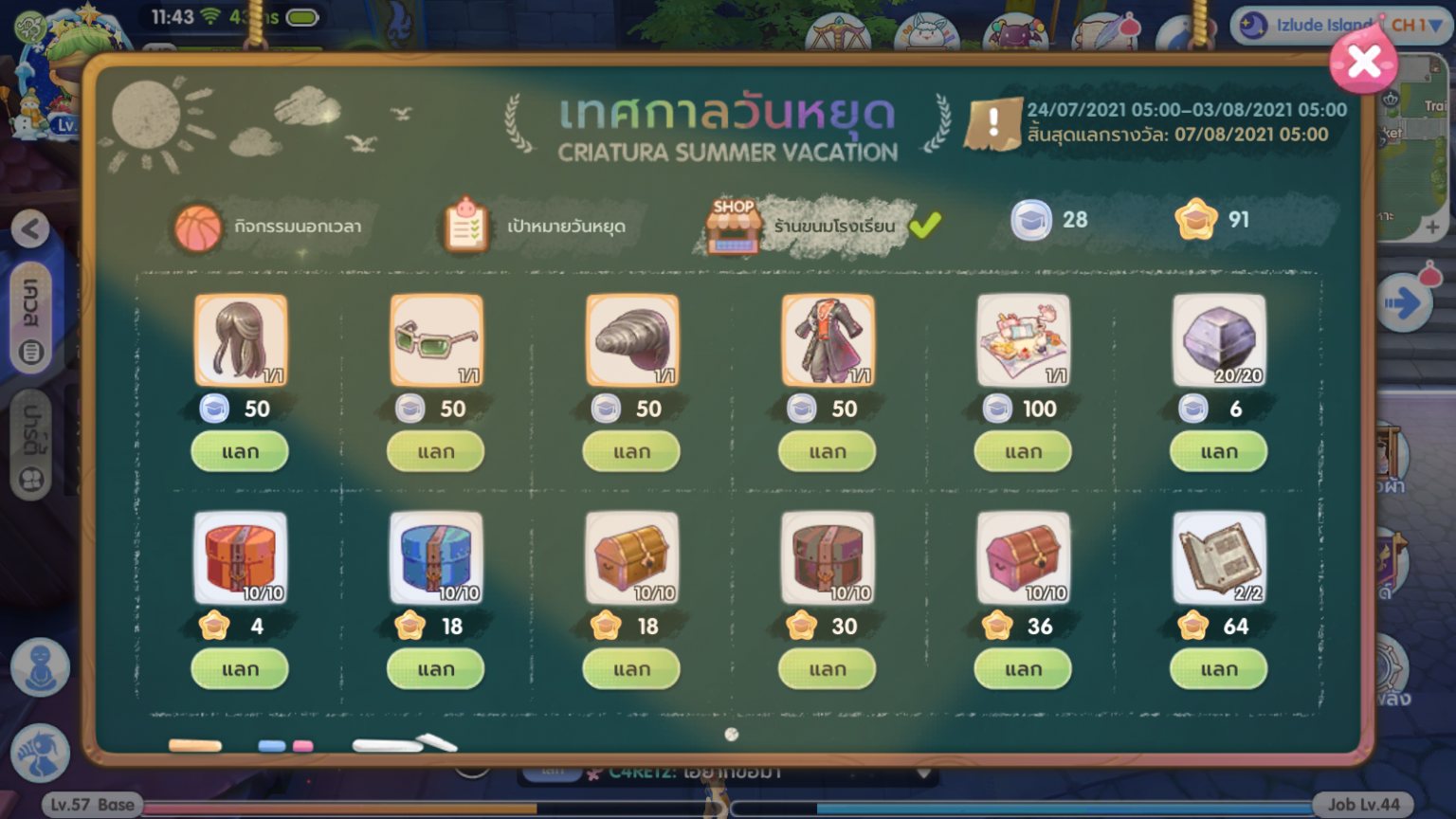Exchange the wig for 50 currency

coord(240,451)
